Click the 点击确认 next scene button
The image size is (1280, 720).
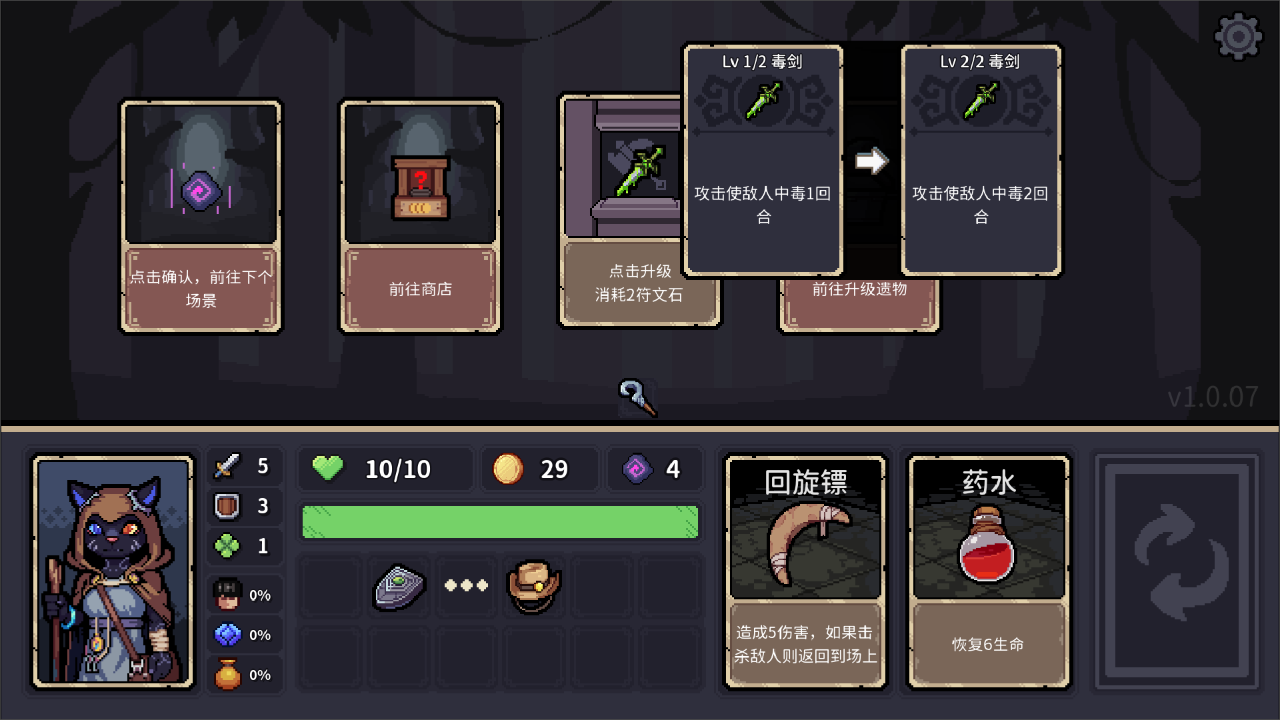(201, 287)
